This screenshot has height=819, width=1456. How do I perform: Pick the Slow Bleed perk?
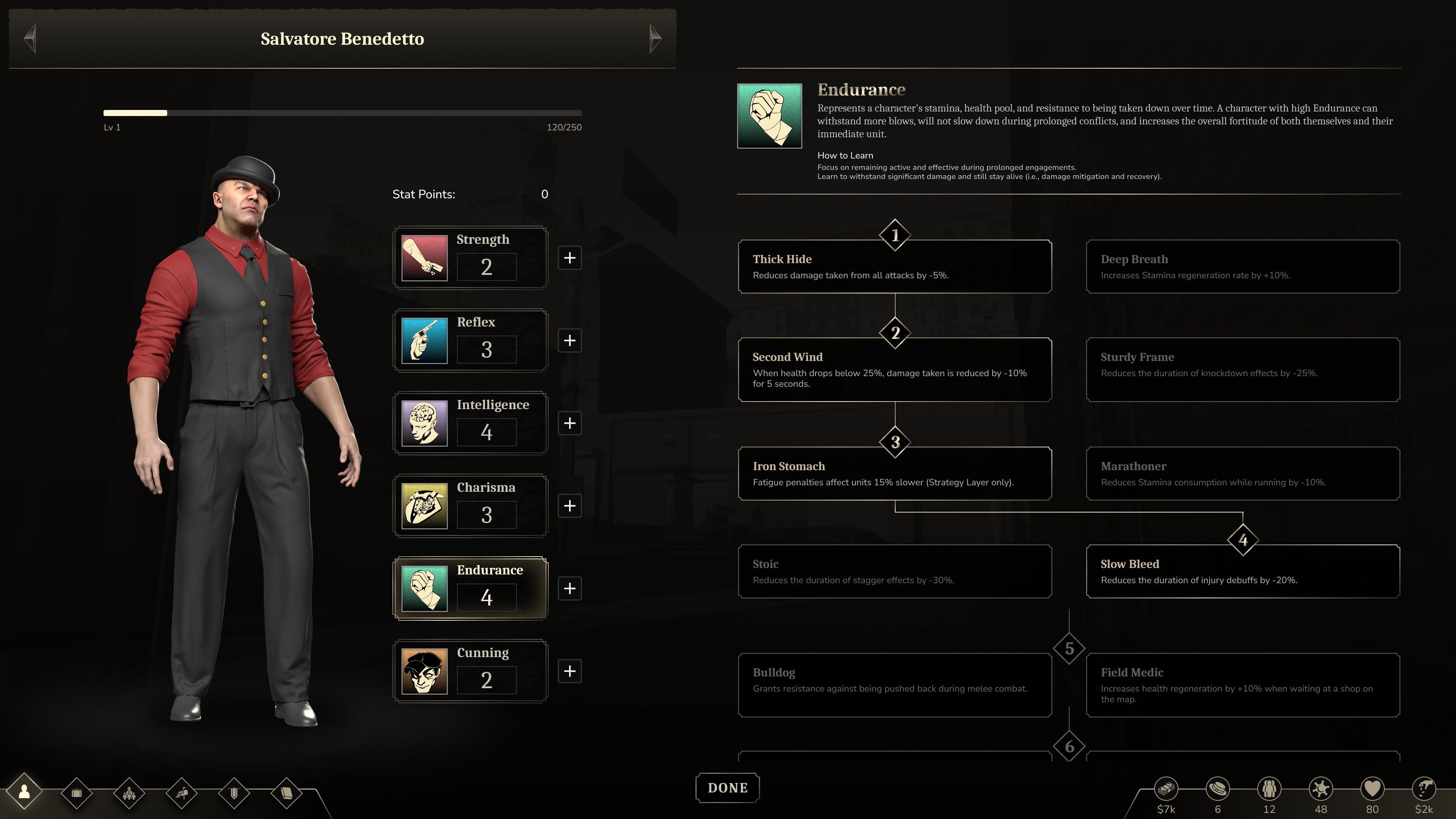[x=1243, y=571]
